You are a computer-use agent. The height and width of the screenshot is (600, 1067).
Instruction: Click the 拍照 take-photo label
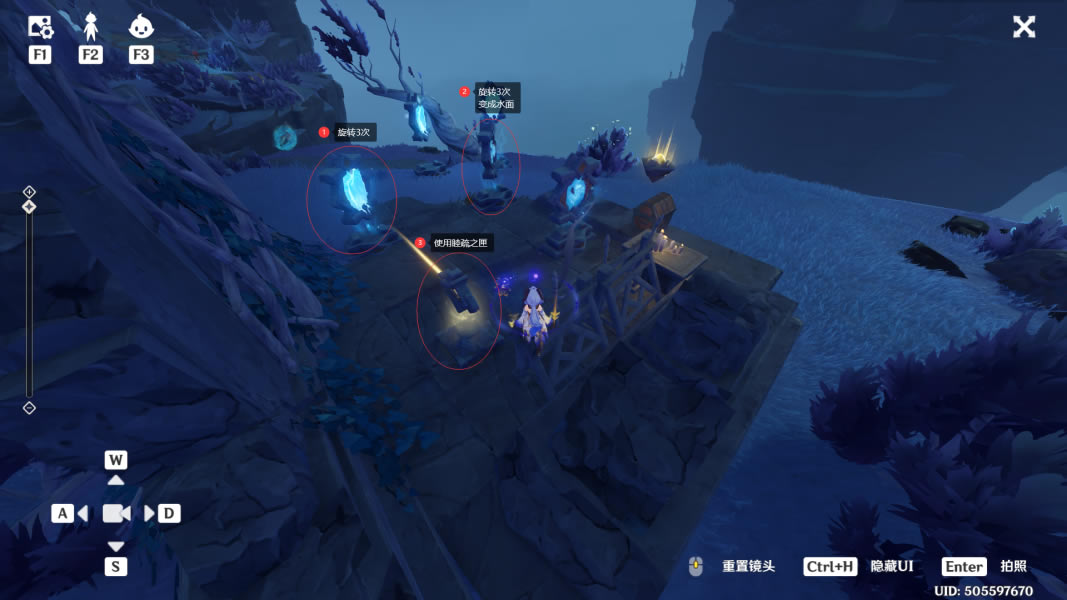(1013, 566)
